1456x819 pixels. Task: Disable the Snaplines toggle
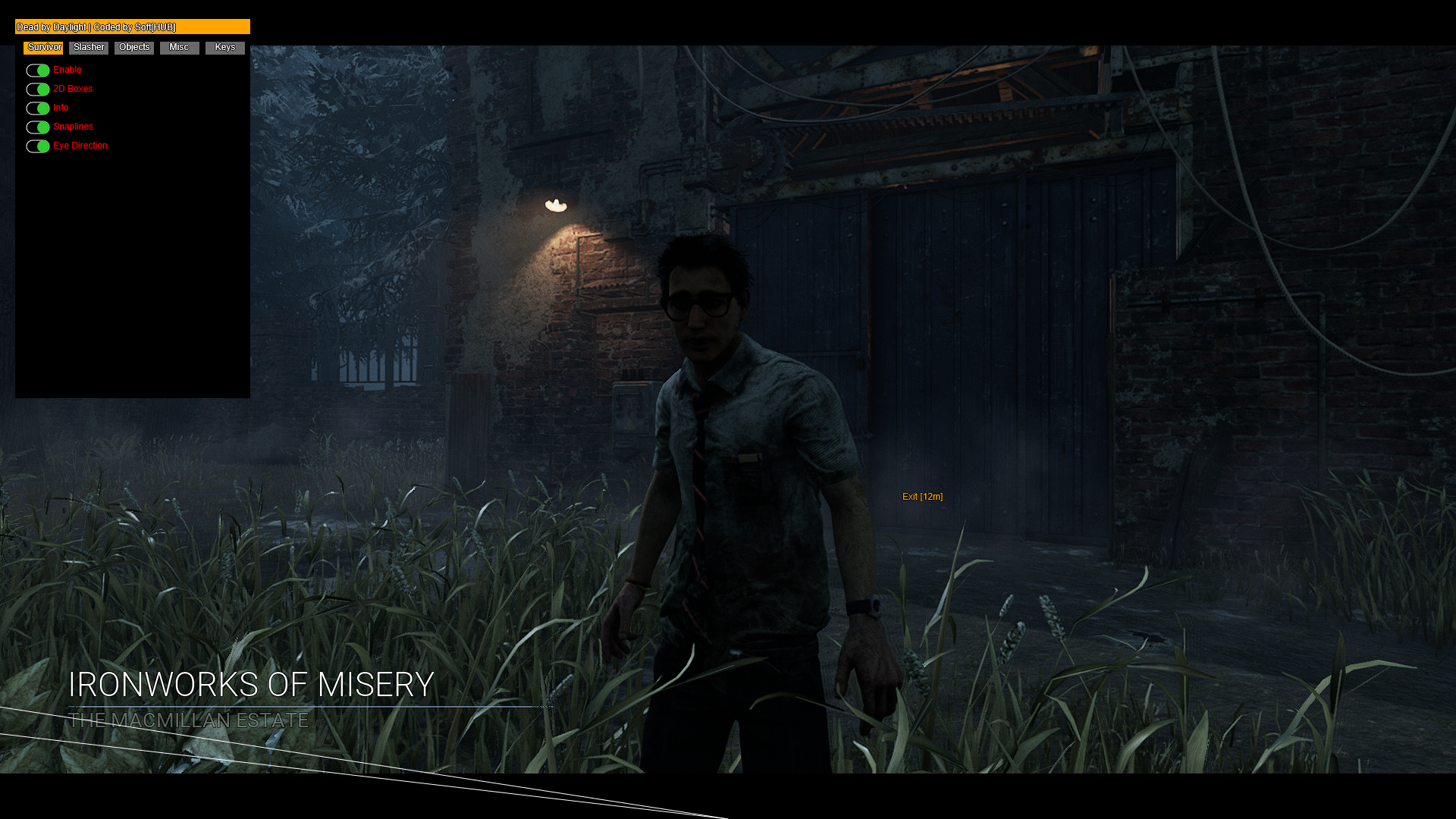coord(37,127)
